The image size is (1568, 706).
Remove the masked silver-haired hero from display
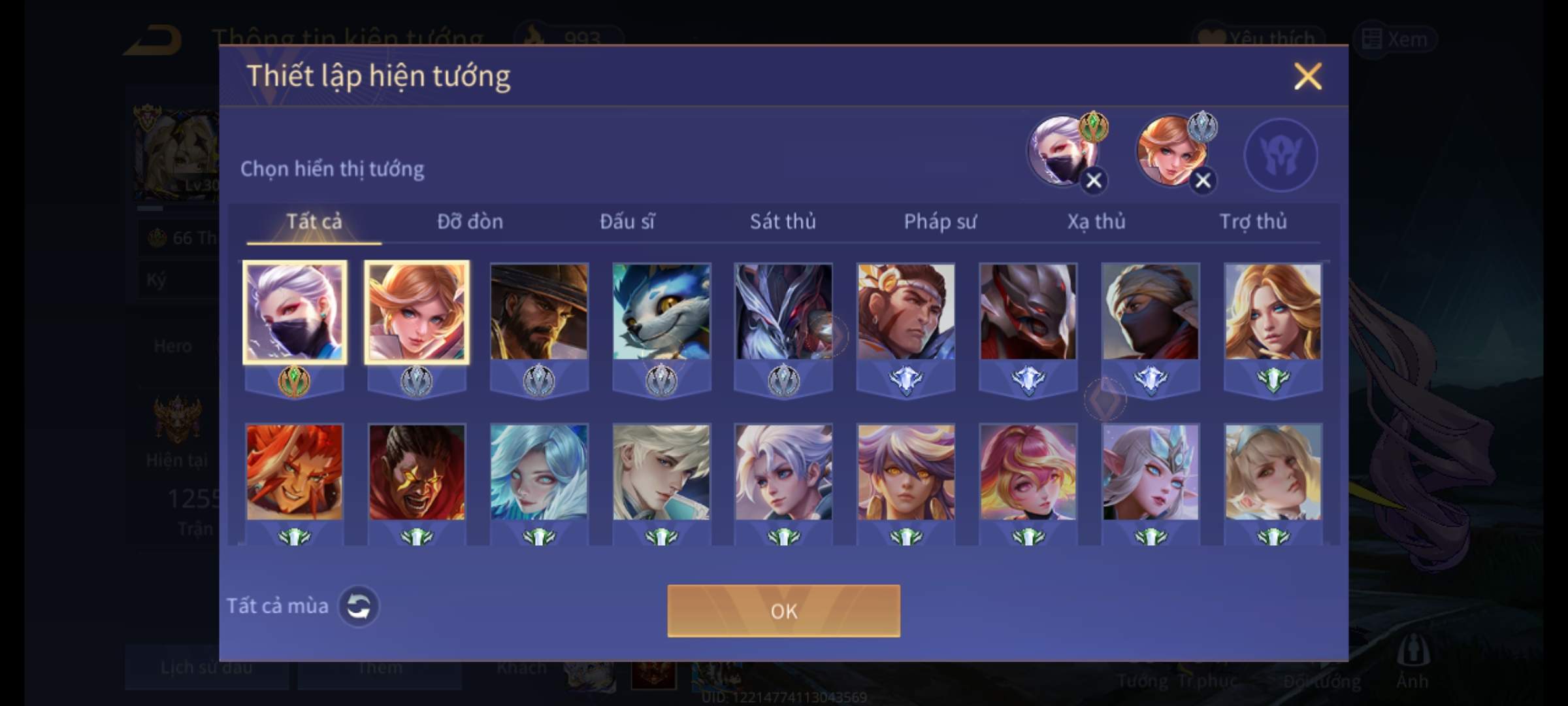coord(1094,180)
